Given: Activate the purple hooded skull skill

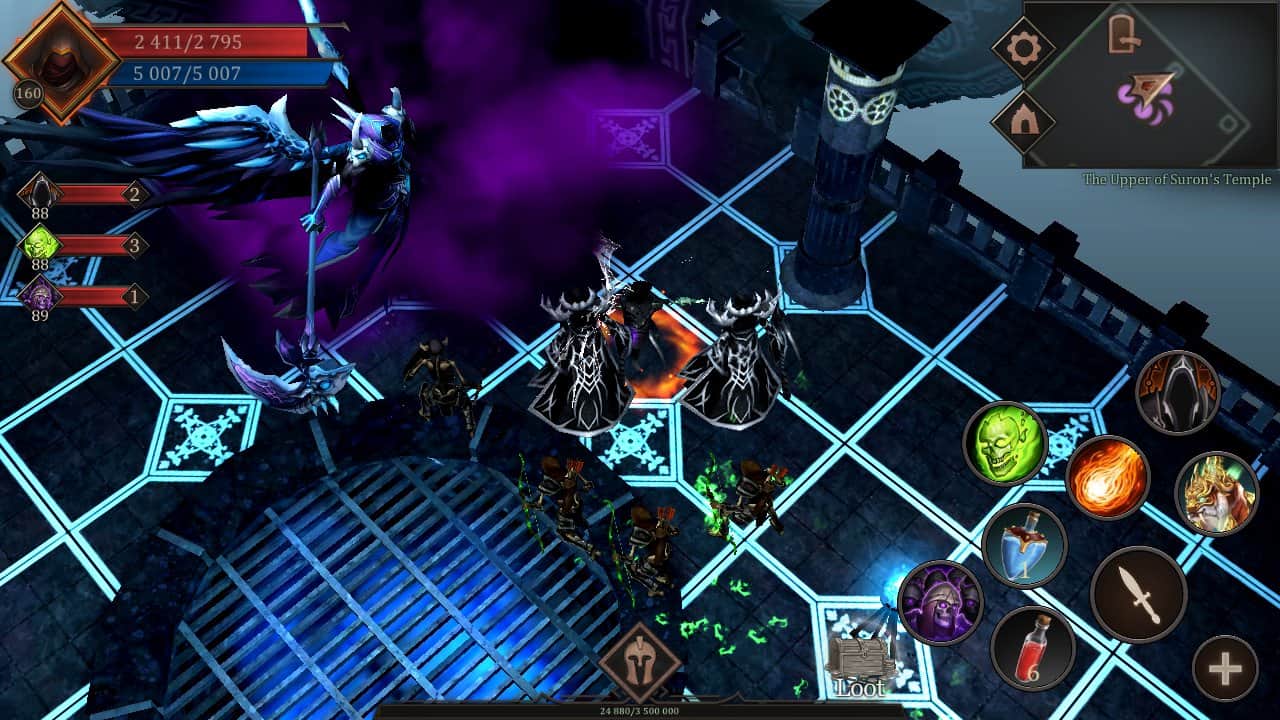Looking at the screenshot, I should [x=940, y=603].
